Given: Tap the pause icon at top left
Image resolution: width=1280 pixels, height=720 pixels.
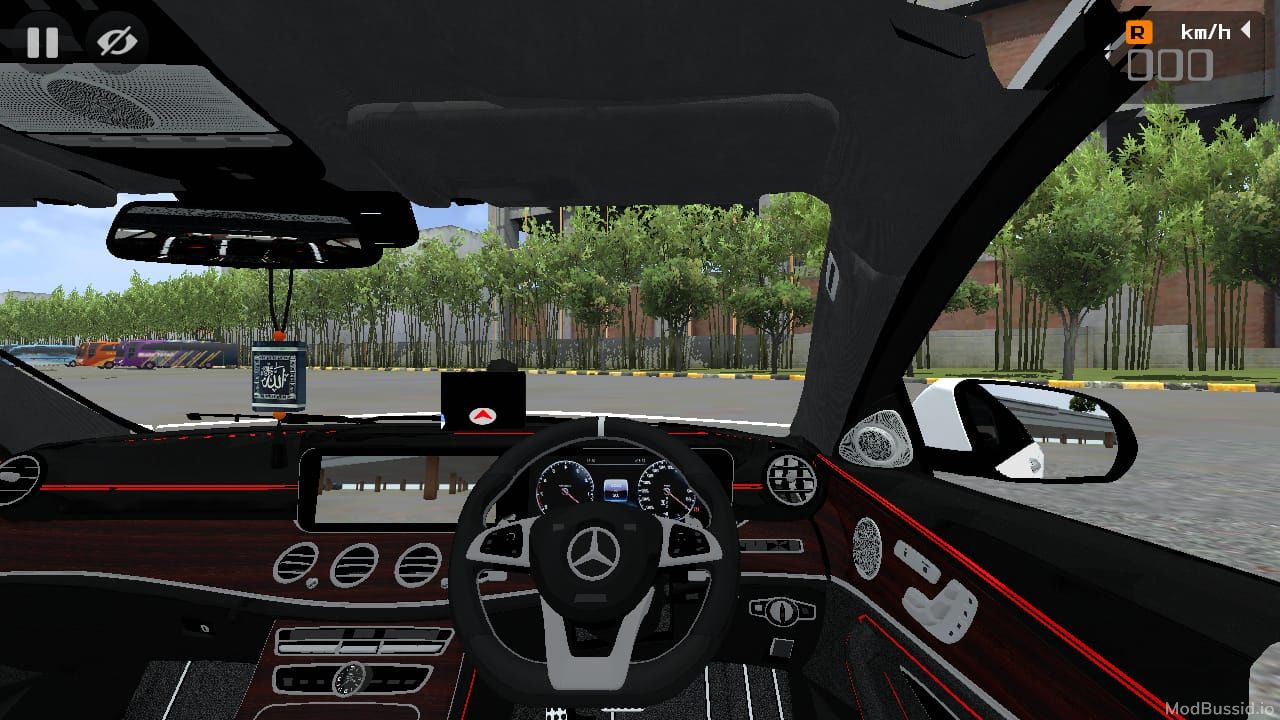Looking at the screenshot, I should tap(42, 42).
